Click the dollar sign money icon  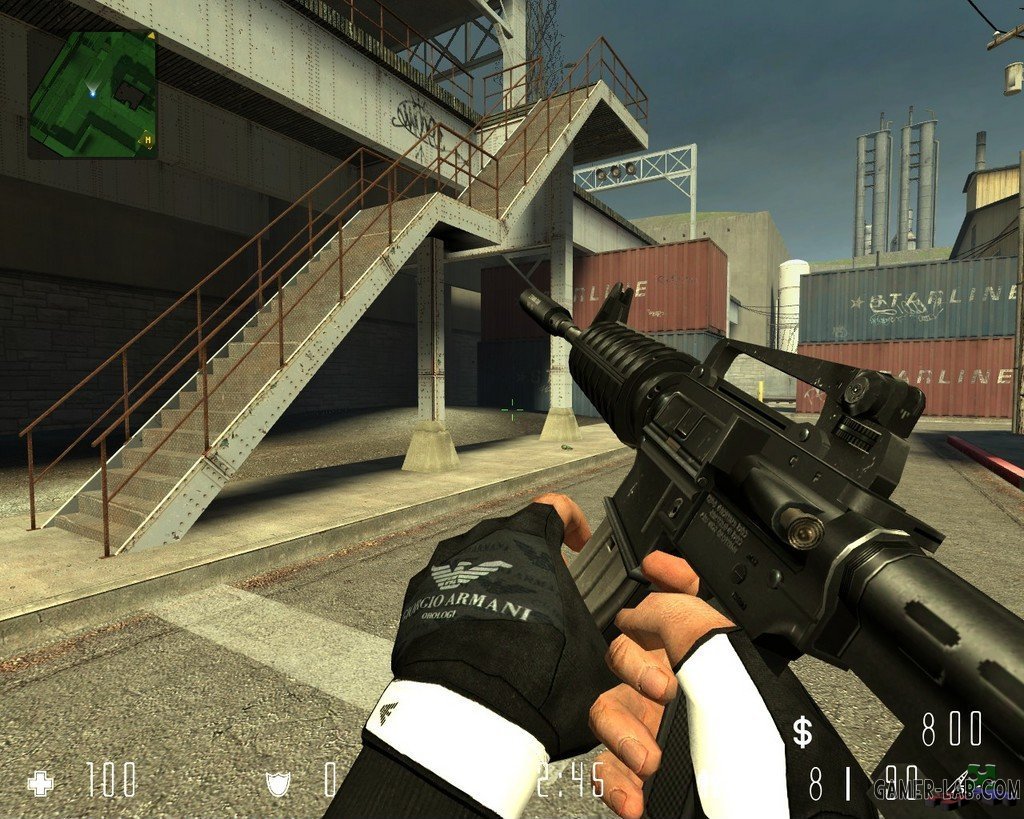803,732
